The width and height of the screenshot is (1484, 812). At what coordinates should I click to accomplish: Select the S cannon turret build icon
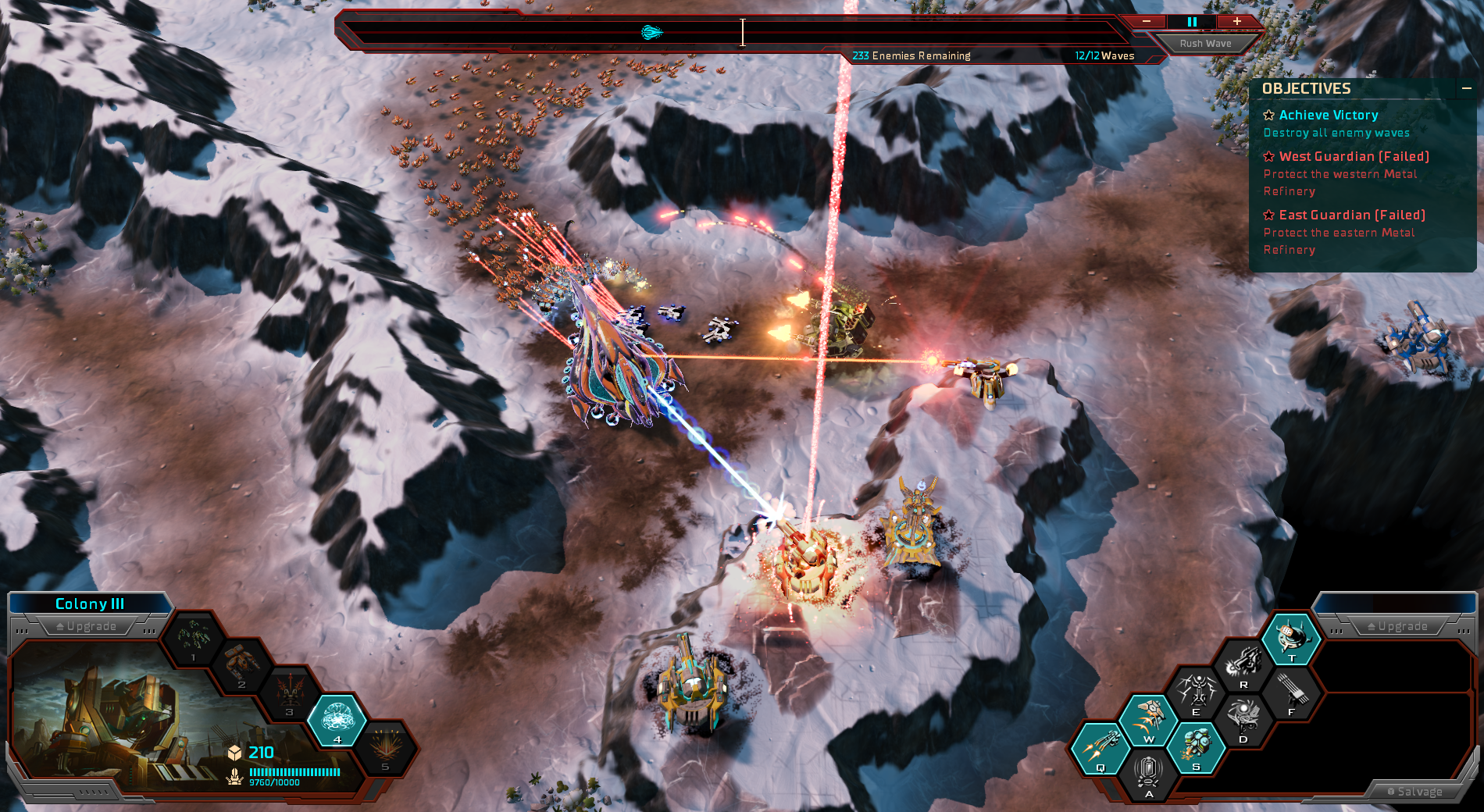(1196, 747)
